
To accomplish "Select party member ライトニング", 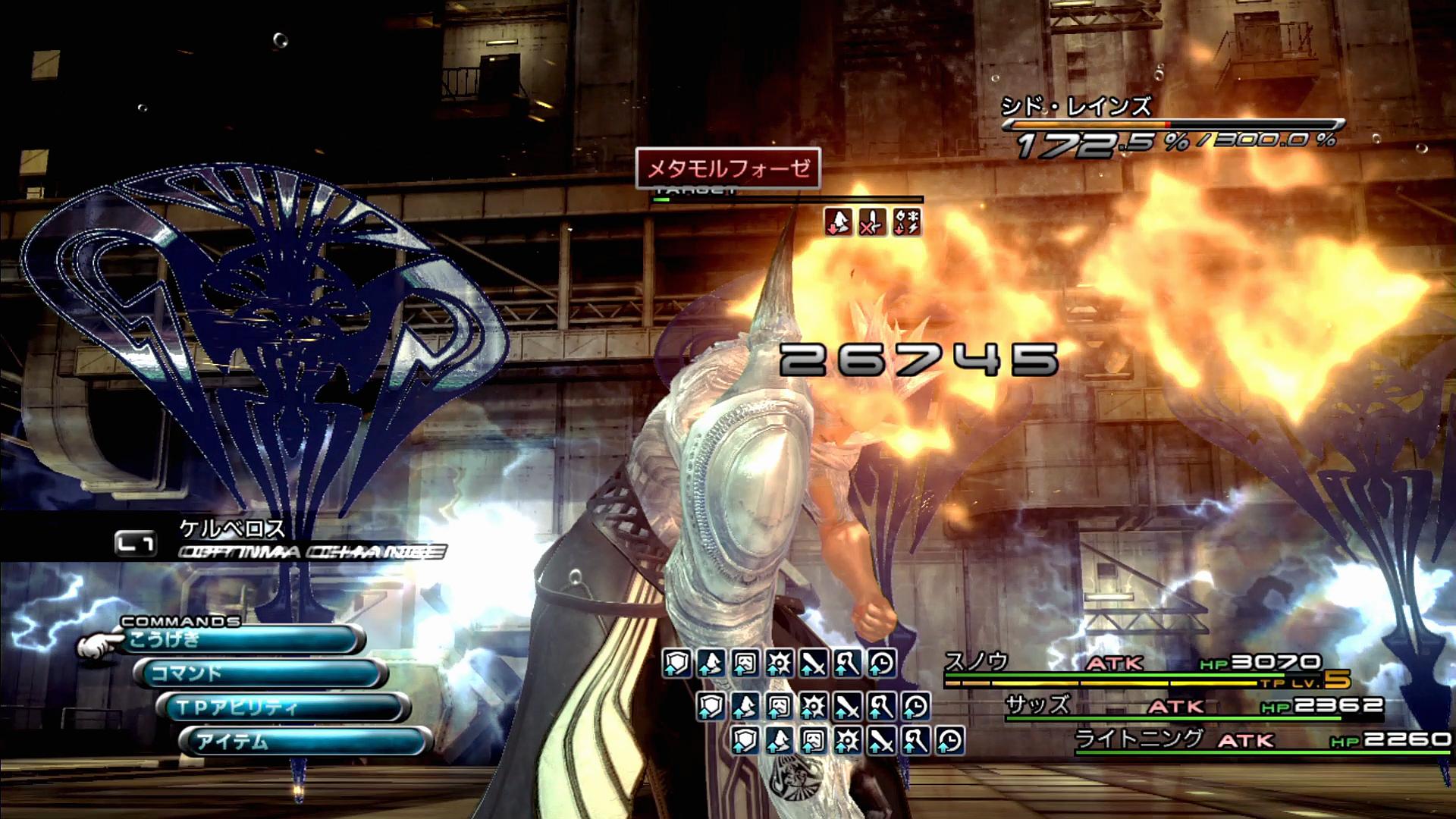I will click(1138, 739).
